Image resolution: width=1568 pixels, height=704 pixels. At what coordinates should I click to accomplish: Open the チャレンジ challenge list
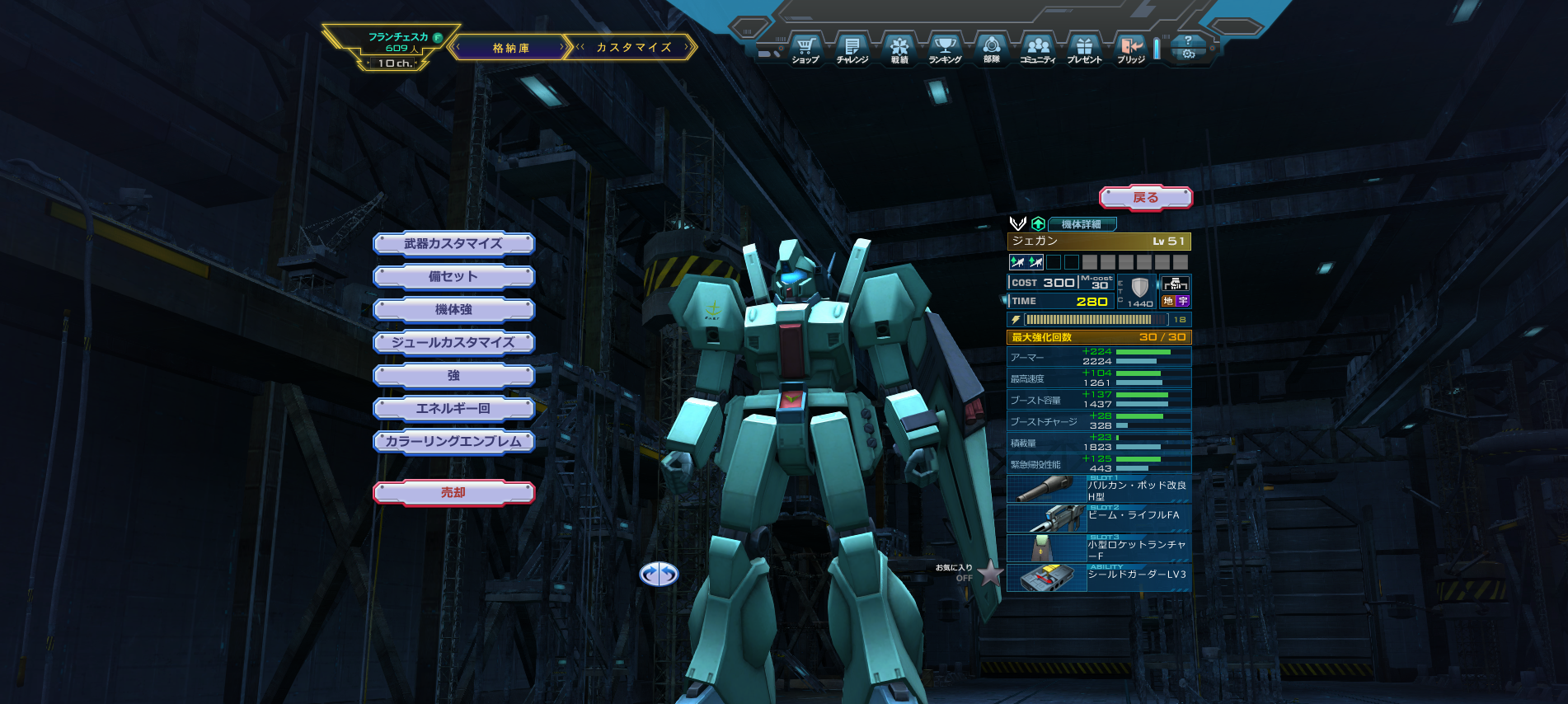click(x=852, y=49)
